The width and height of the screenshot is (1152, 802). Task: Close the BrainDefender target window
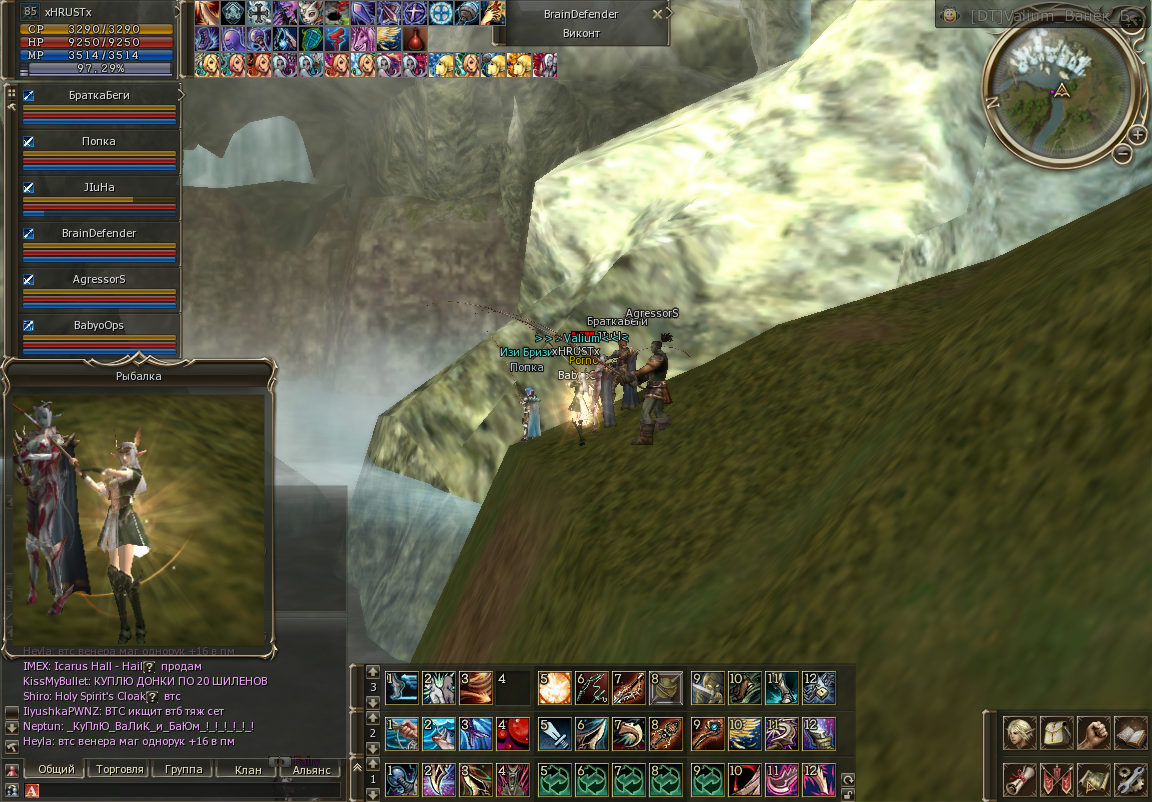click(656, 15)
